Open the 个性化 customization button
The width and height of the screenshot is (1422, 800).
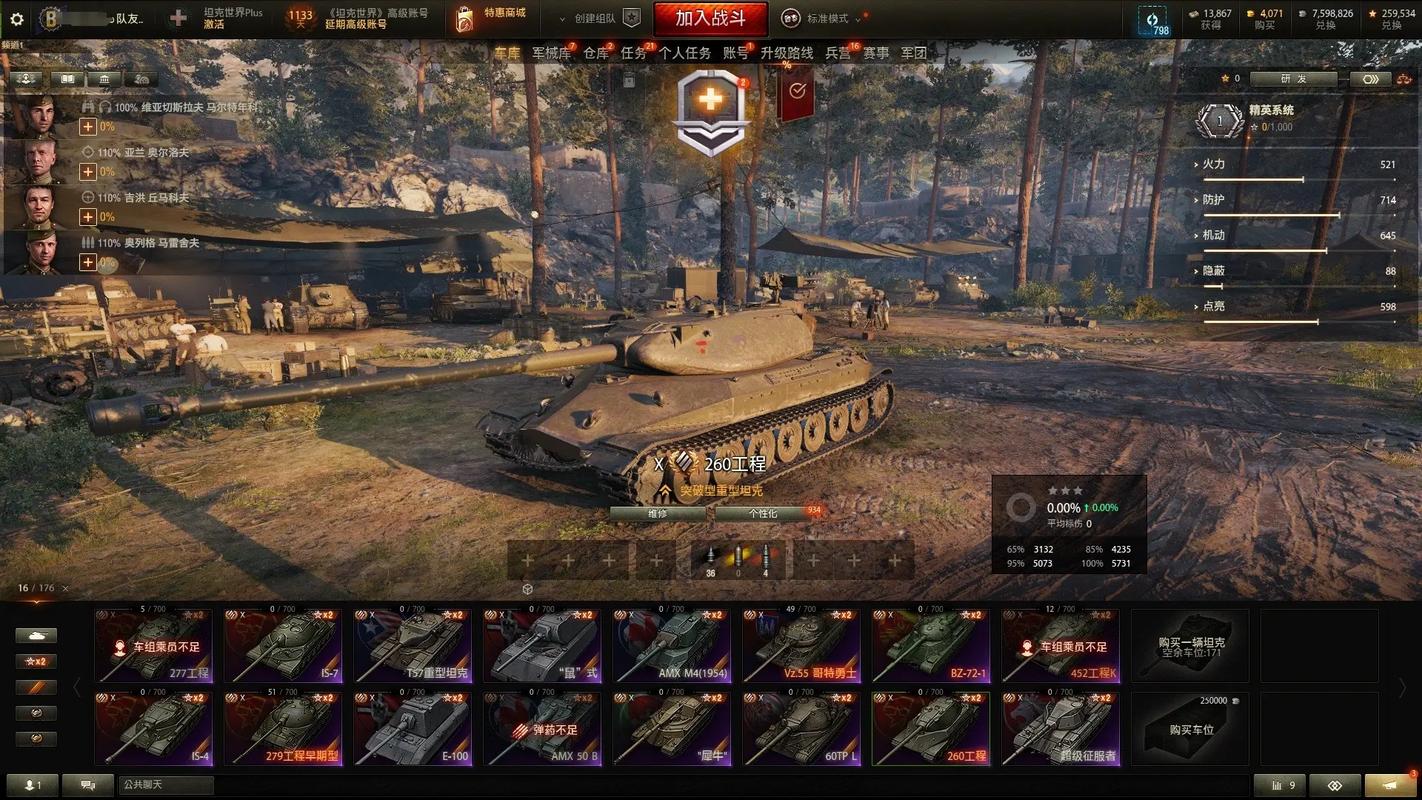tap(762, 514)
